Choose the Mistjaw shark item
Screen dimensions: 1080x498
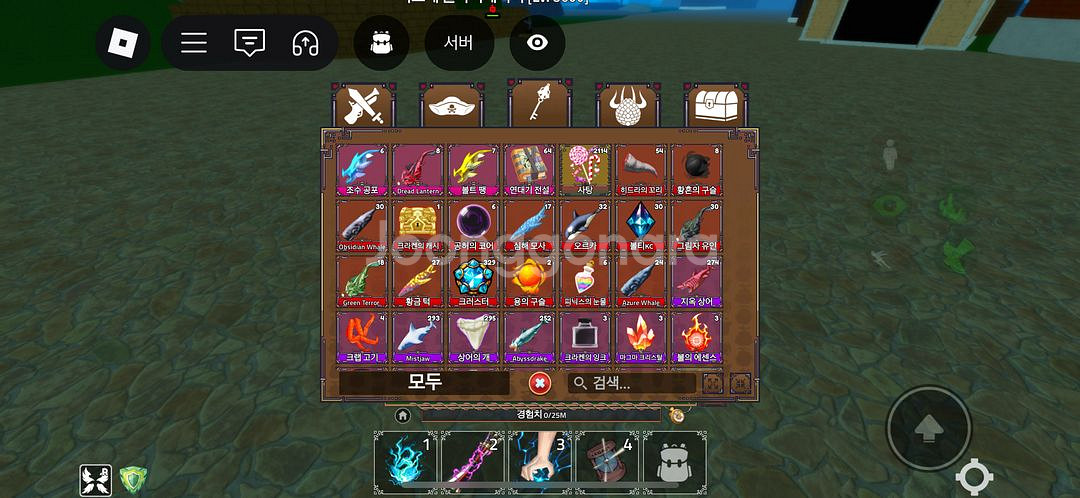[417, 337]
